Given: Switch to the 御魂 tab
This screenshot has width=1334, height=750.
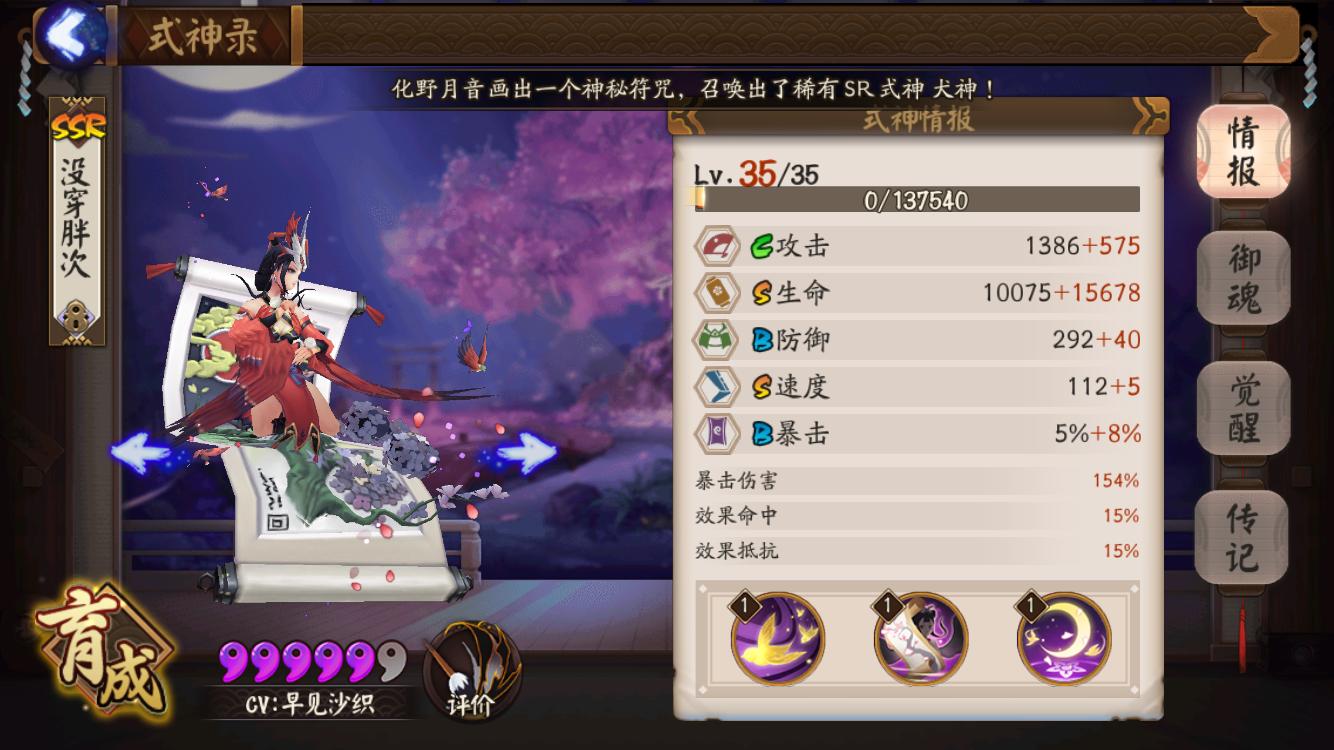Looking at the screenshot, I should click(1243, 278).
